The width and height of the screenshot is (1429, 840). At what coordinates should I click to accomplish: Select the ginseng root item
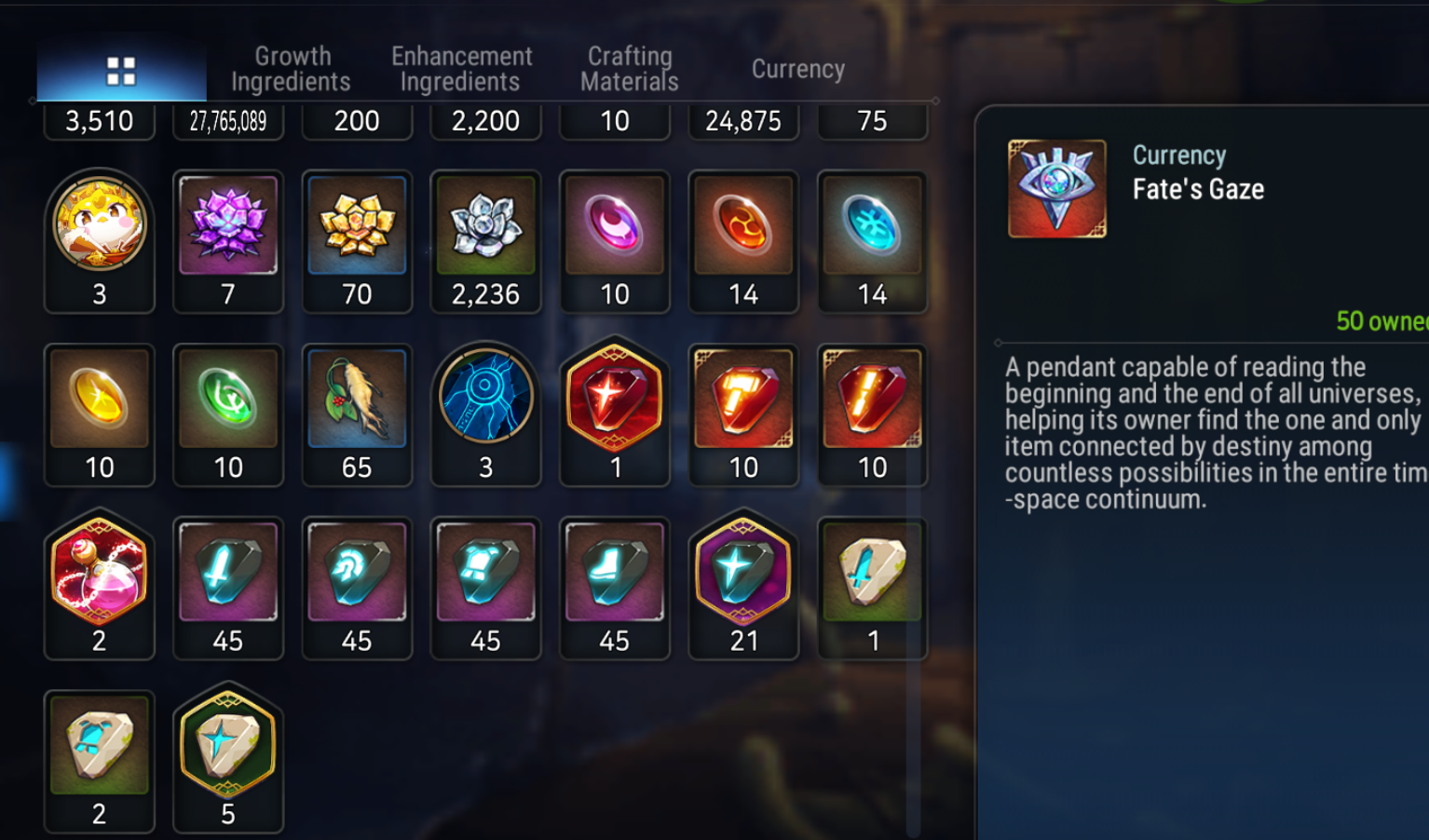click(357, 400)
